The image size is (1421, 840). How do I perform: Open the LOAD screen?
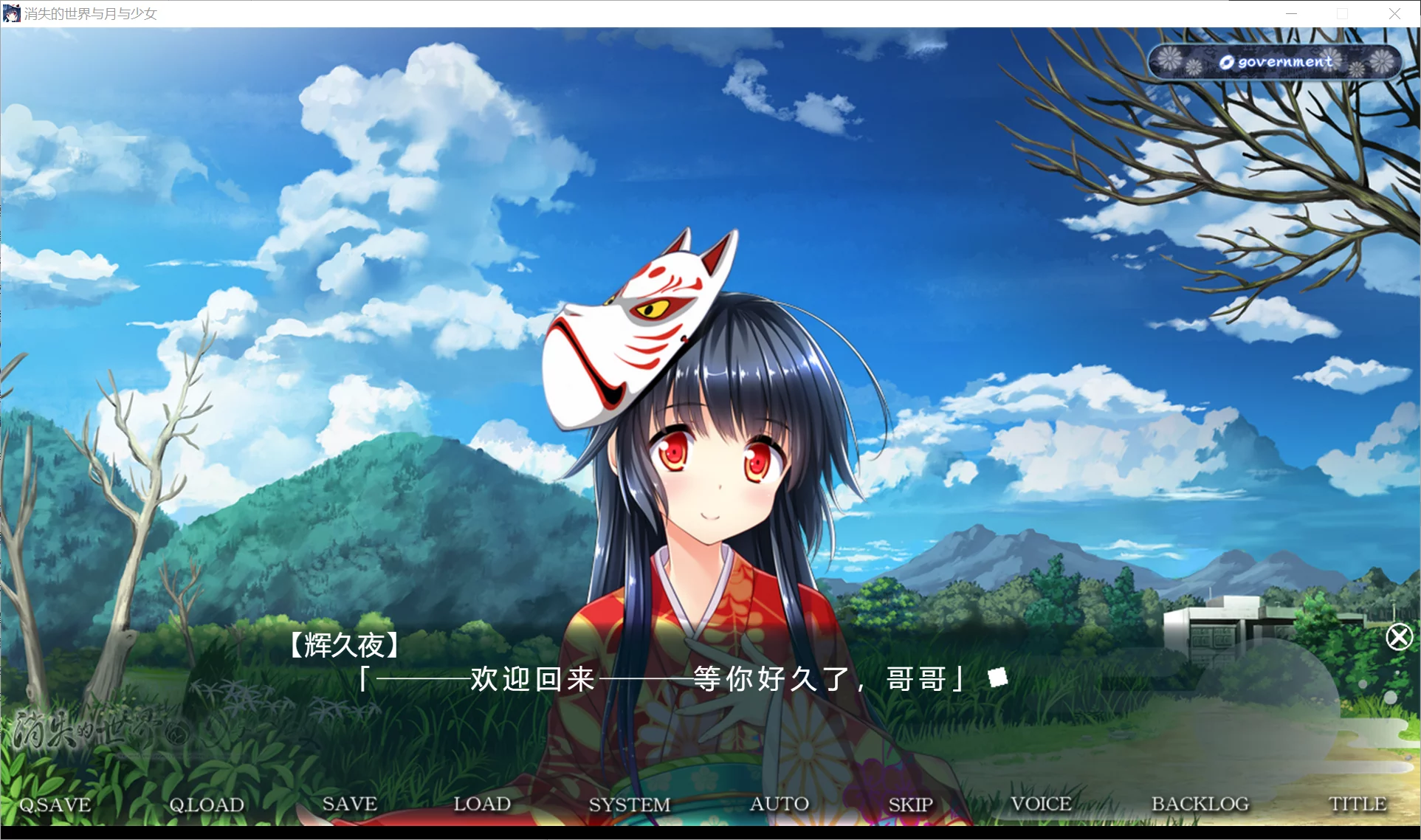484,805
